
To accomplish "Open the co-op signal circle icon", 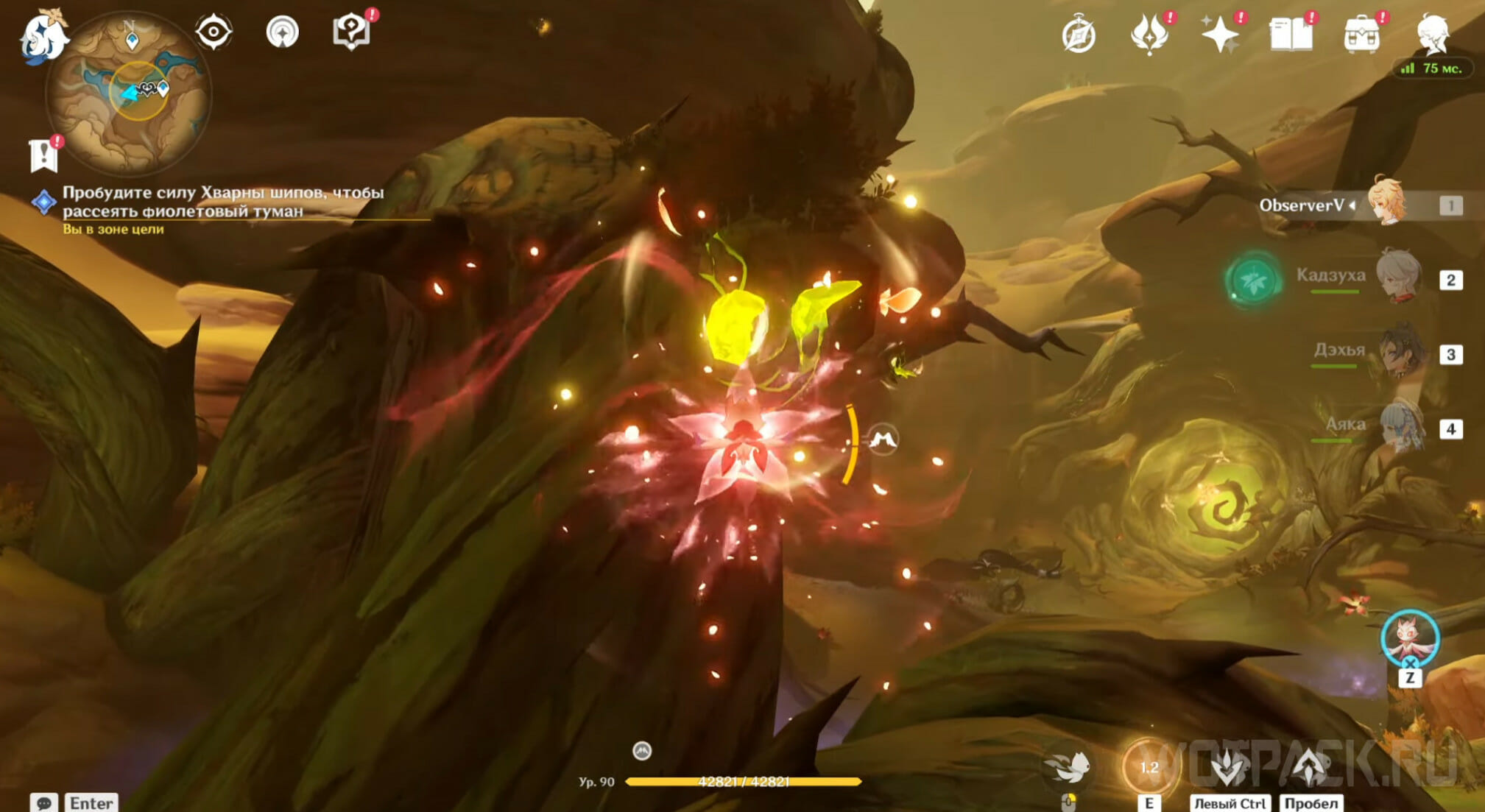I will pos(282,32).
